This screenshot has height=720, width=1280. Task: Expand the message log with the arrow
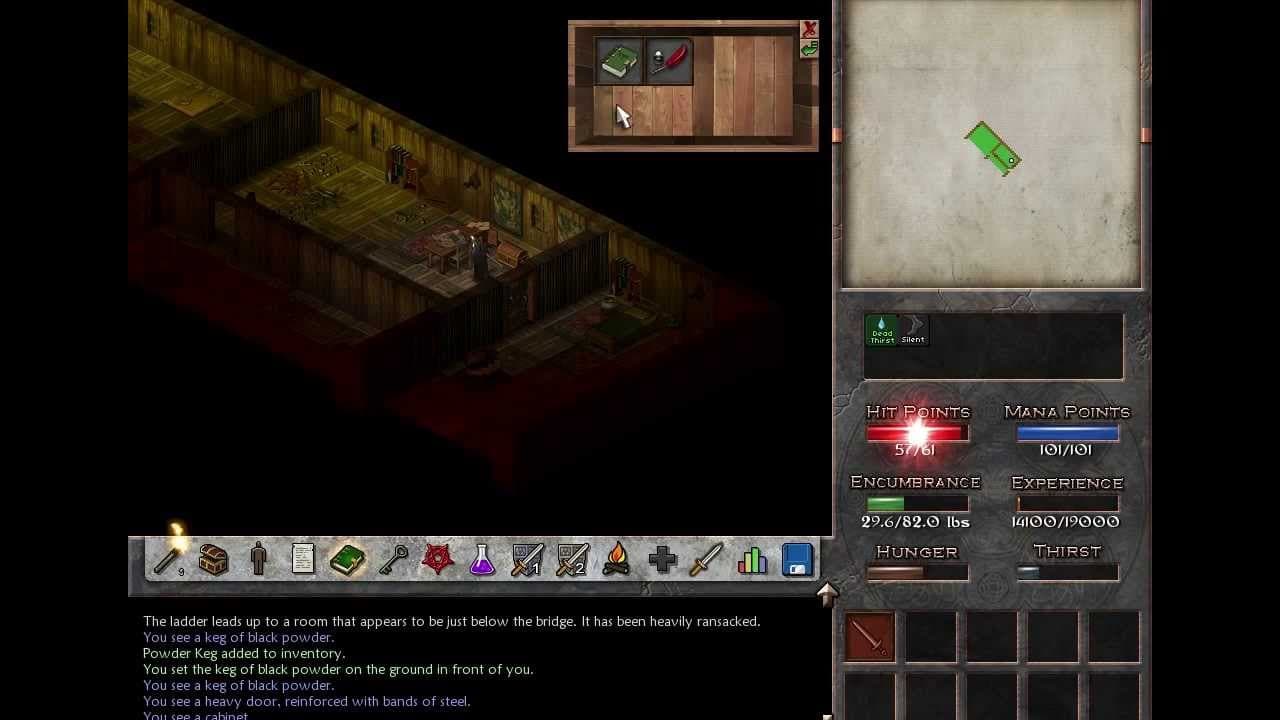(x=827, y=592)
